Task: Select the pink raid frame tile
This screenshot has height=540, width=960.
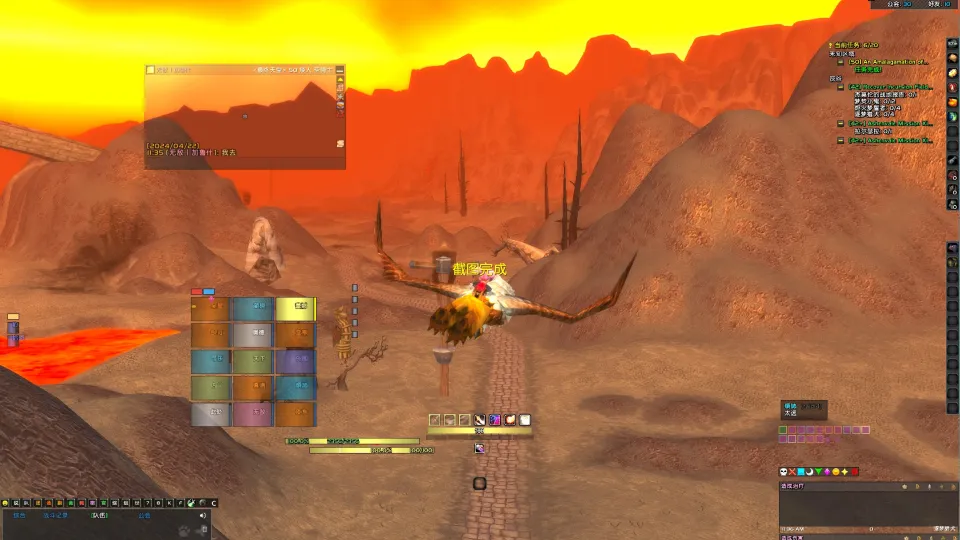Action: tap(252, 413)
